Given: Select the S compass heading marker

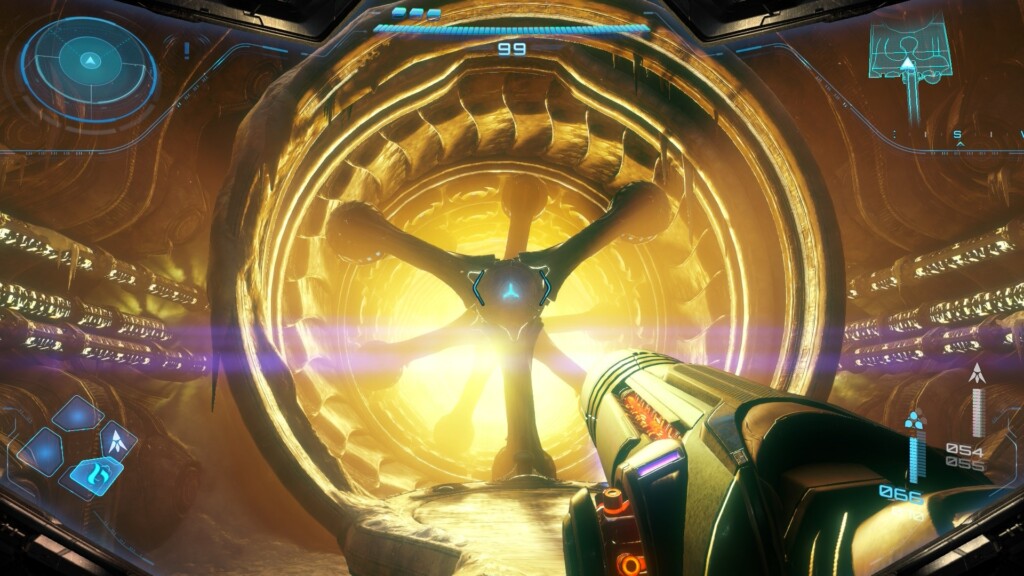Looking at the screenshot, I should pyautogui.click(x=958, y=135).
